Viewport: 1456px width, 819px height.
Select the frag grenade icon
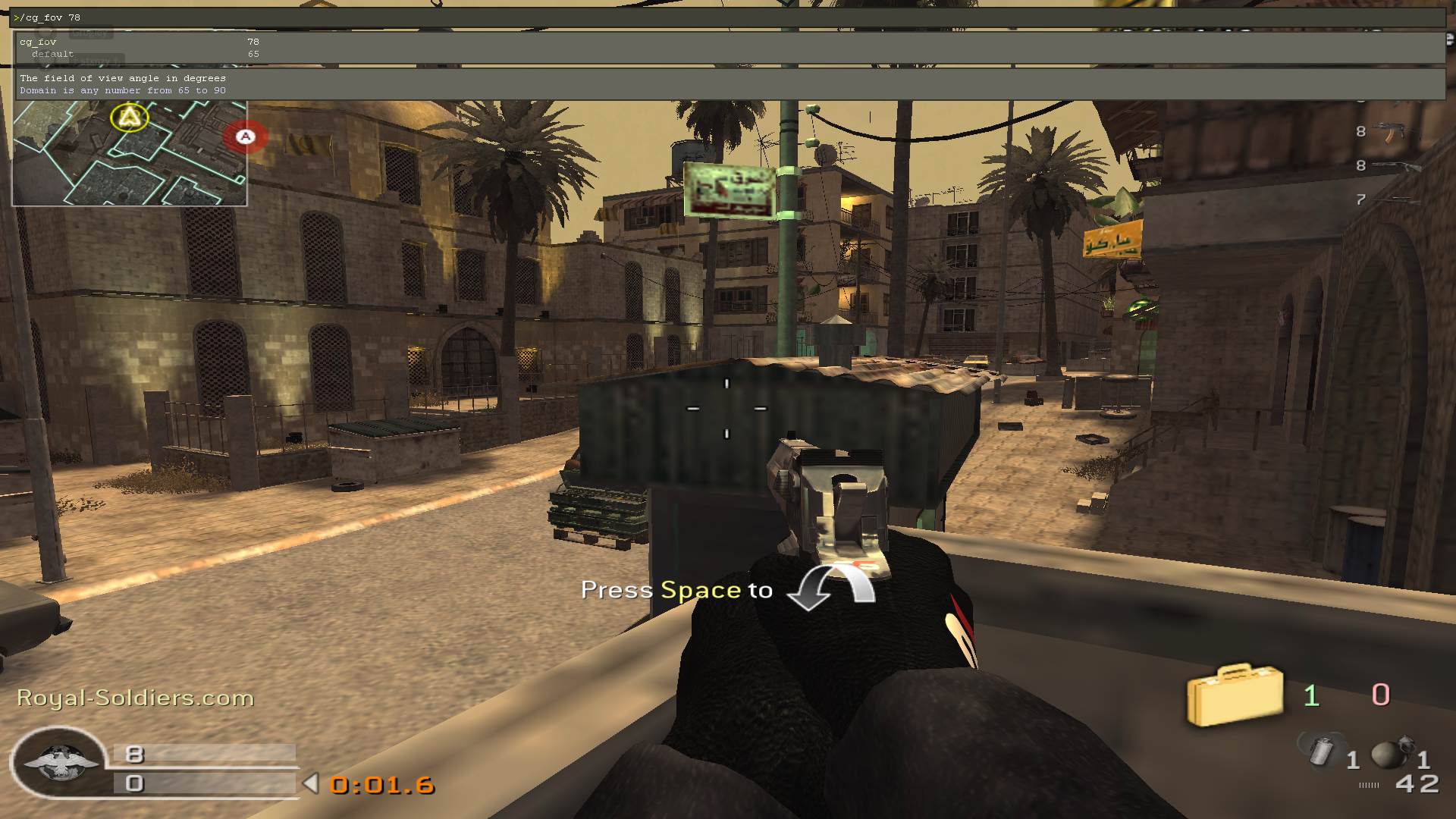coord(1389,752)
